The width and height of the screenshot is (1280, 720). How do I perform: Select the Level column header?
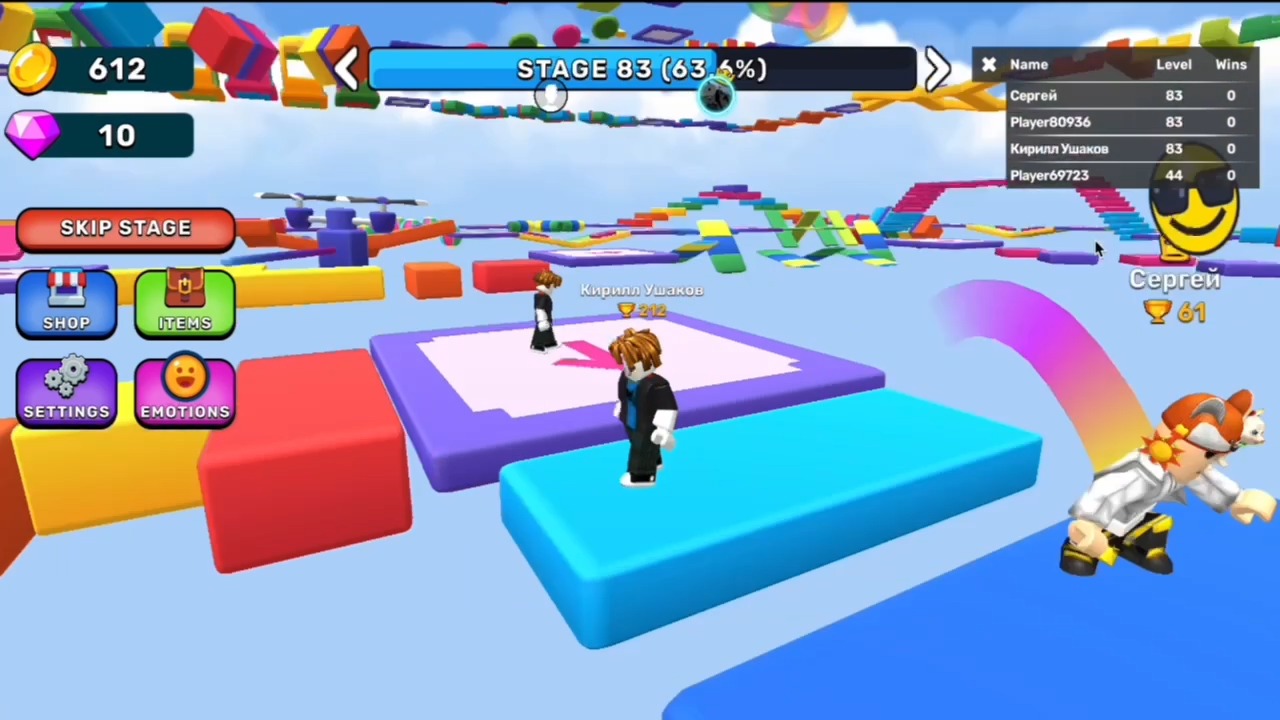click(1174, 64)
